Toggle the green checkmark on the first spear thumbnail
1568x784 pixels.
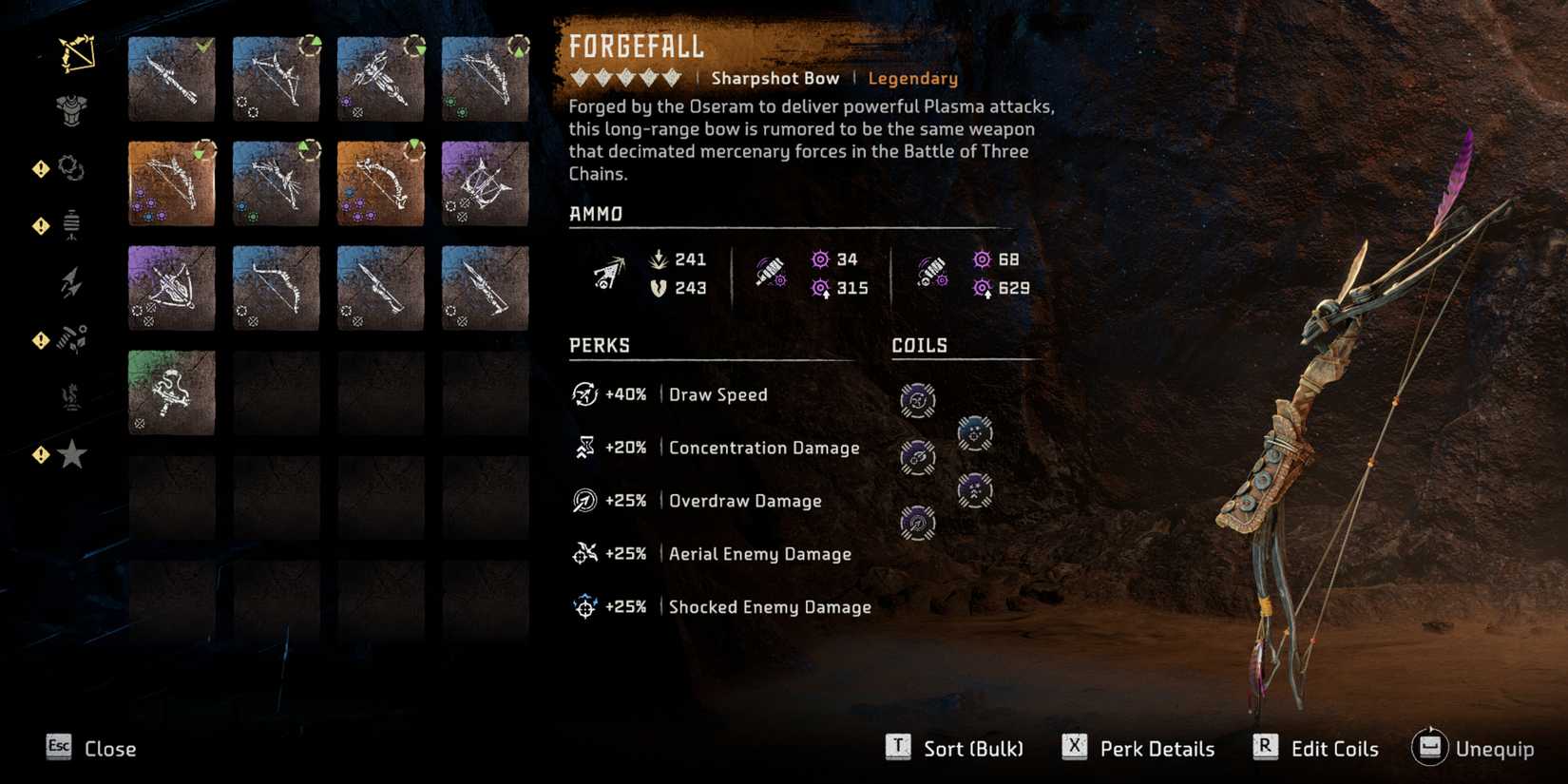pos(203,46)
